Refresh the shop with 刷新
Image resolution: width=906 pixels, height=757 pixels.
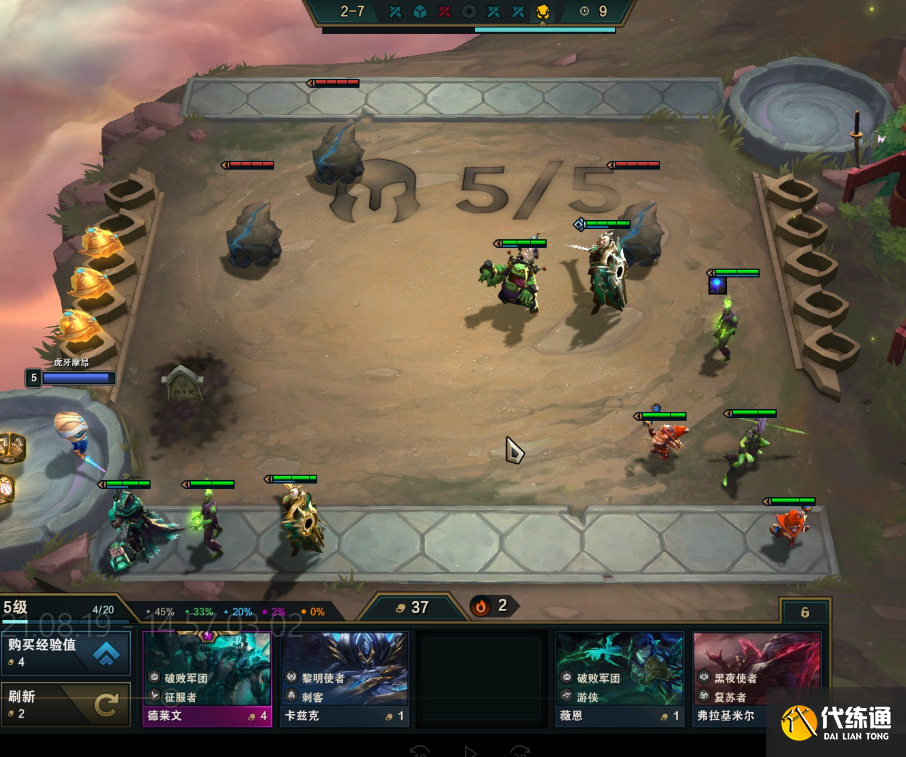[x=66, y=705]
